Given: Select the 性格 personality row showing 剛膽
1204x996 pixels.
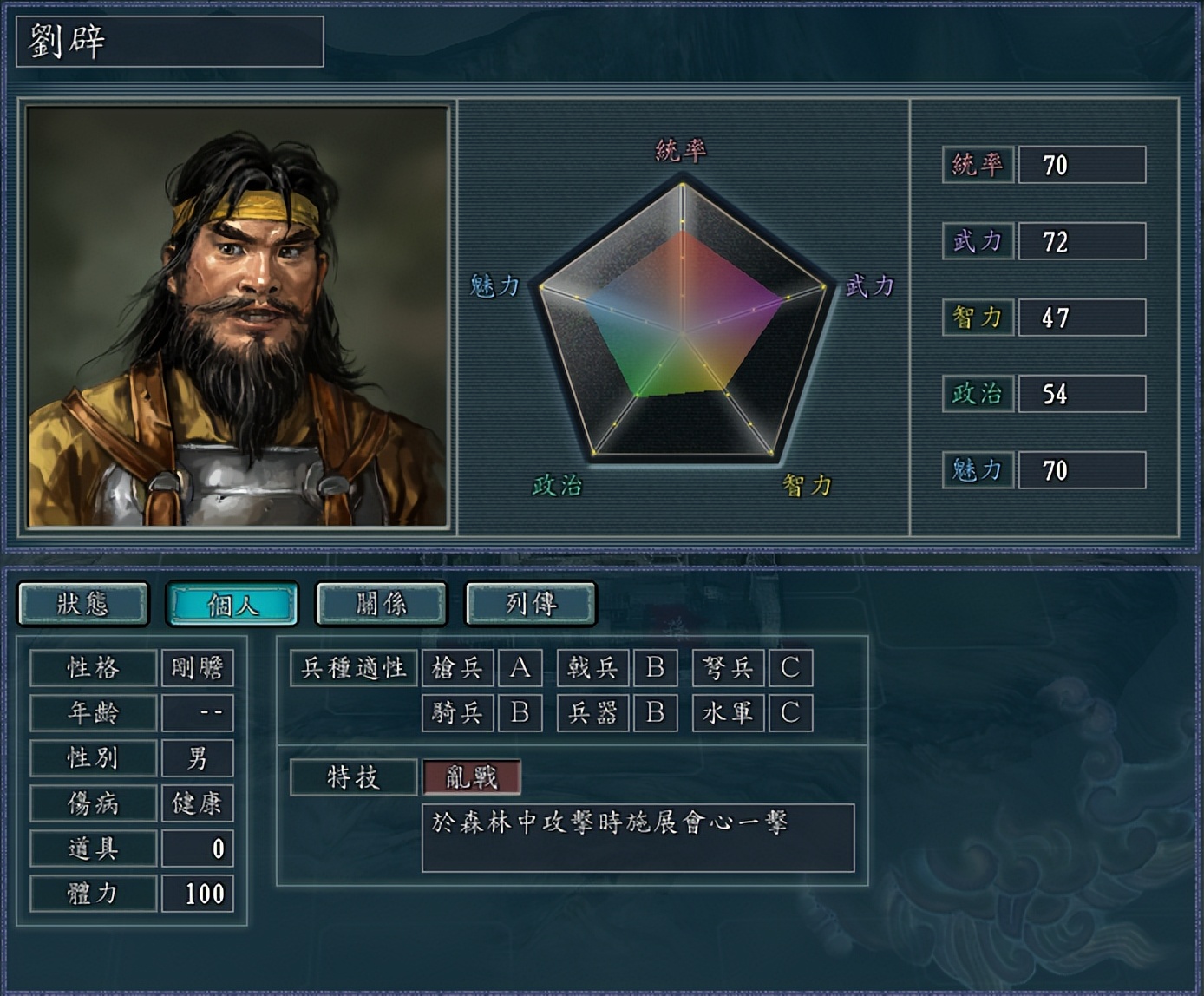Looking at the screenshot, I should click(x=130, y=668).
